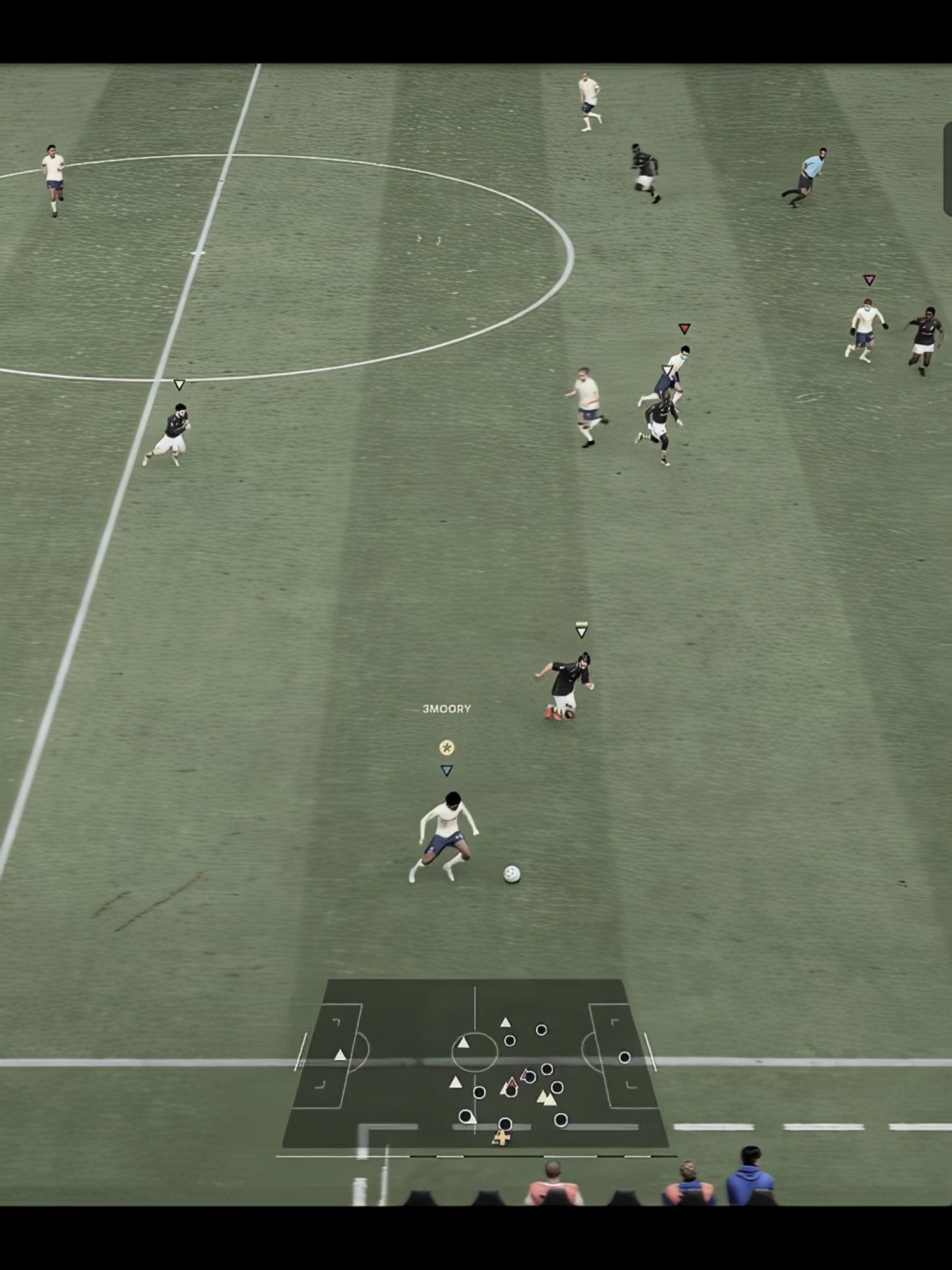The width and height of the screenshot is (952, 1270).
Task: Toggle the white triangle inside the radar center circle
Action: click(463, 1041)
